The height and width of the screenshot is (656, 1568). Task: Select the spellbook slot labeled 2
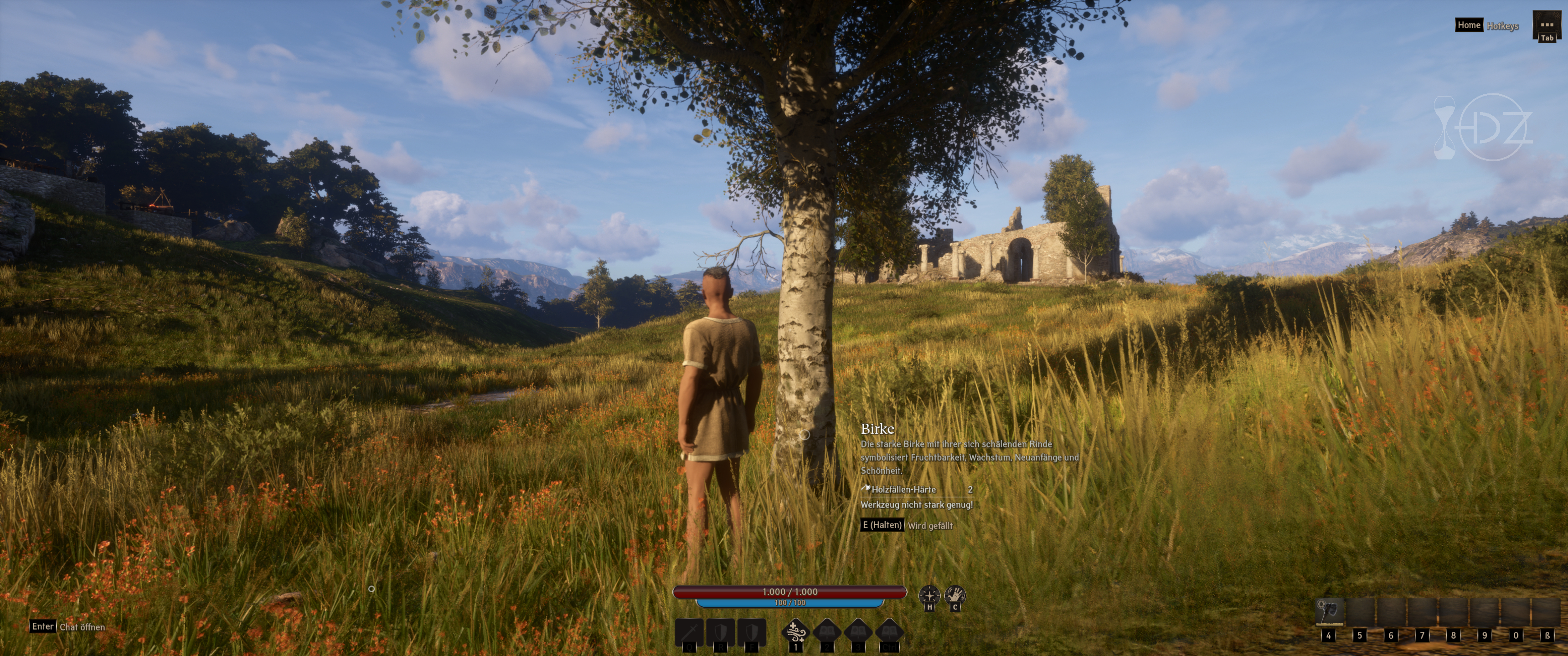click(826, 632)
